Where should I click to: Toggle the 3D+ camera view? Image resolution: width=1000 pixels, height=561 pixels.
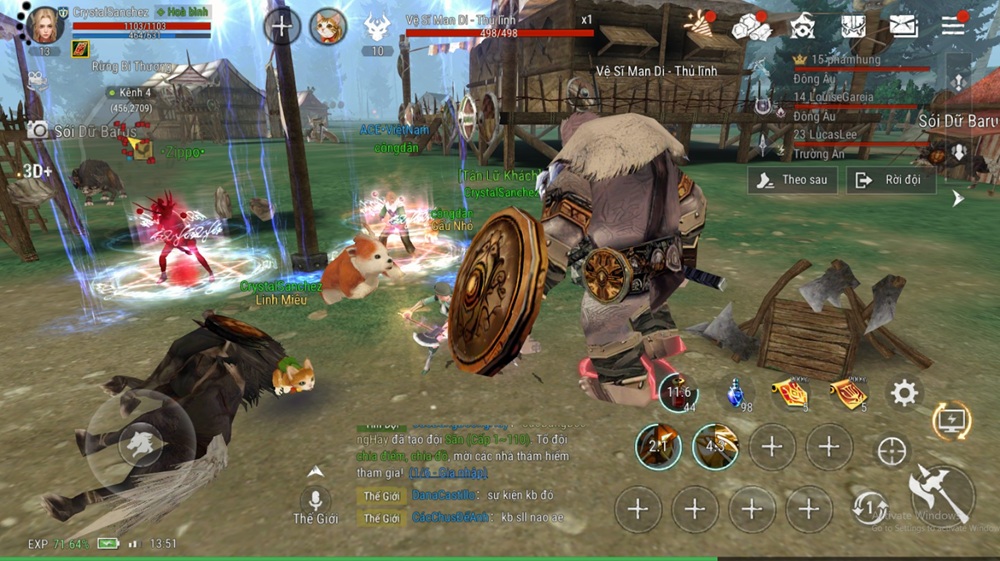click(x=37, y=171)
